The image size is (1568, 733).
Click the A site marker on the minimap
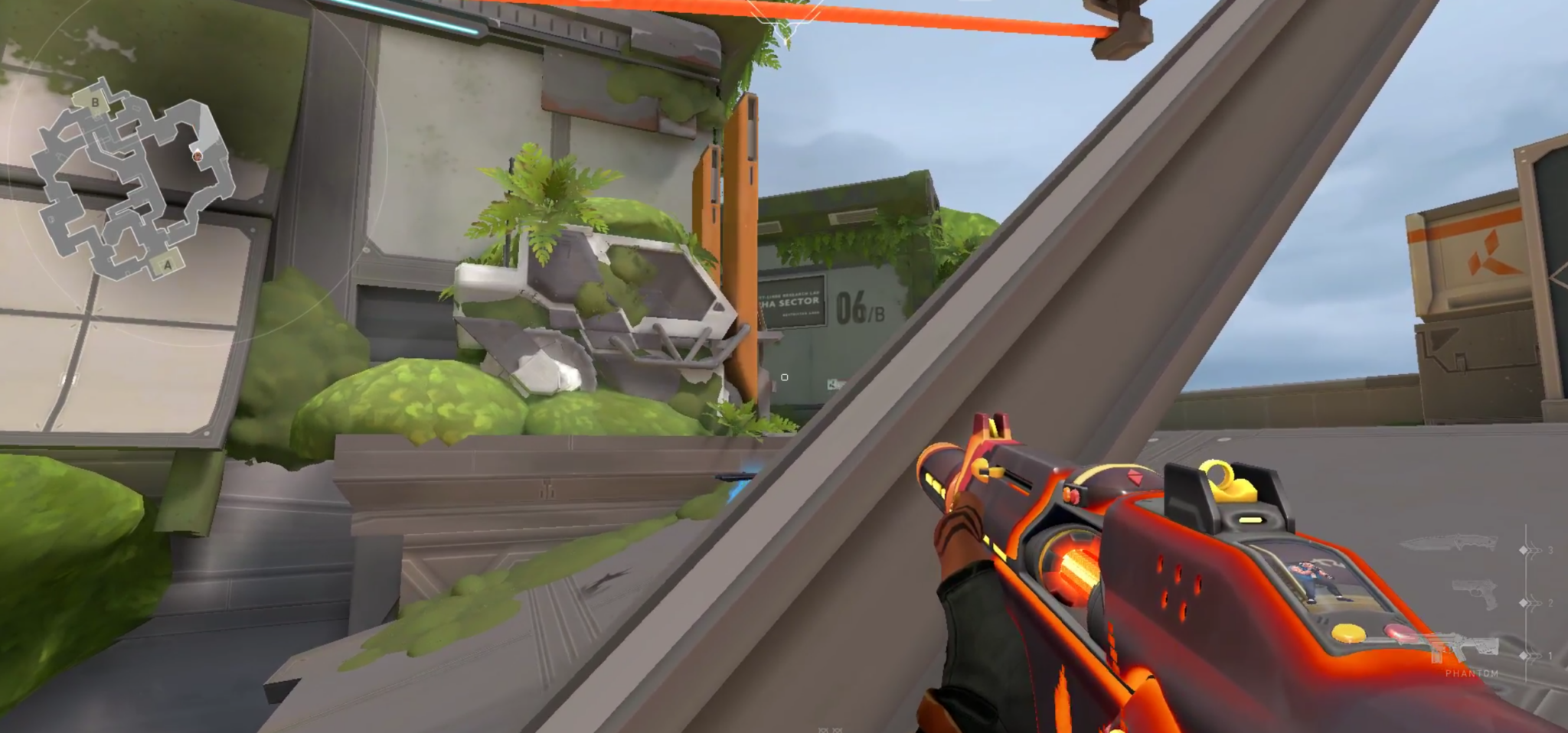[x=168, y=265]
